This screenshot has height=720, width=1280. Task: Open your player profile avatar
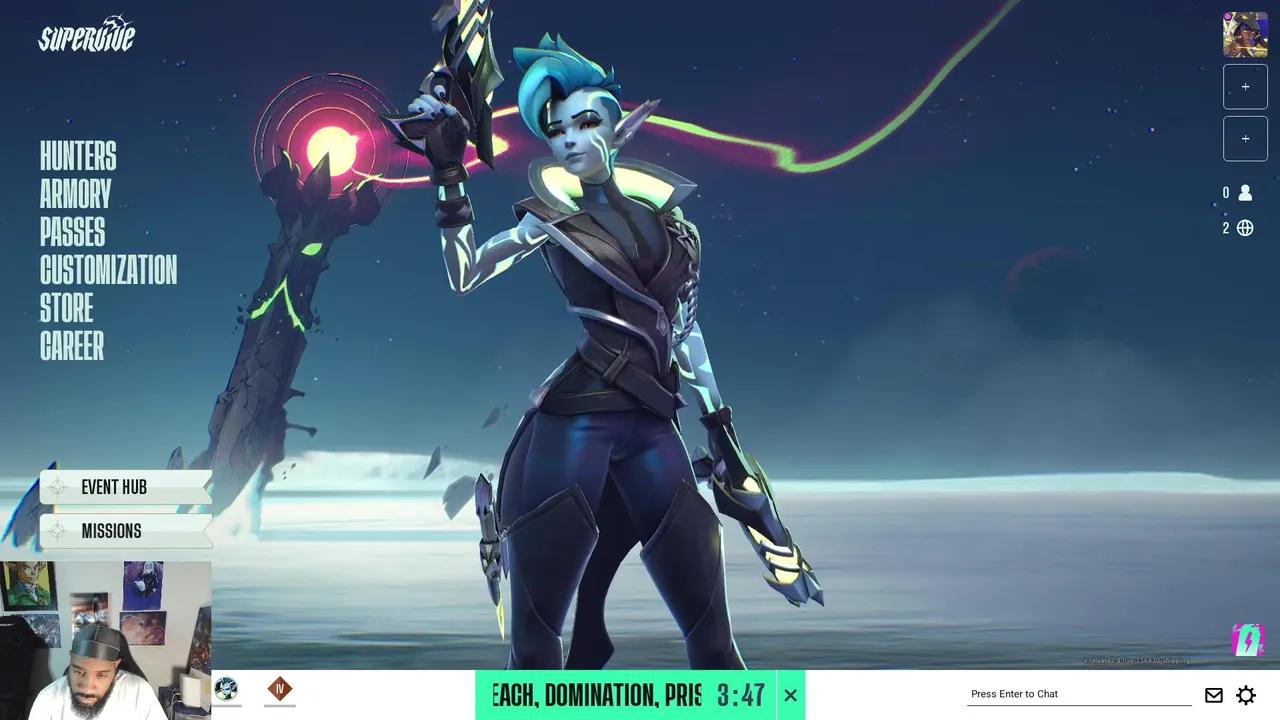(x=1244, y=35)
